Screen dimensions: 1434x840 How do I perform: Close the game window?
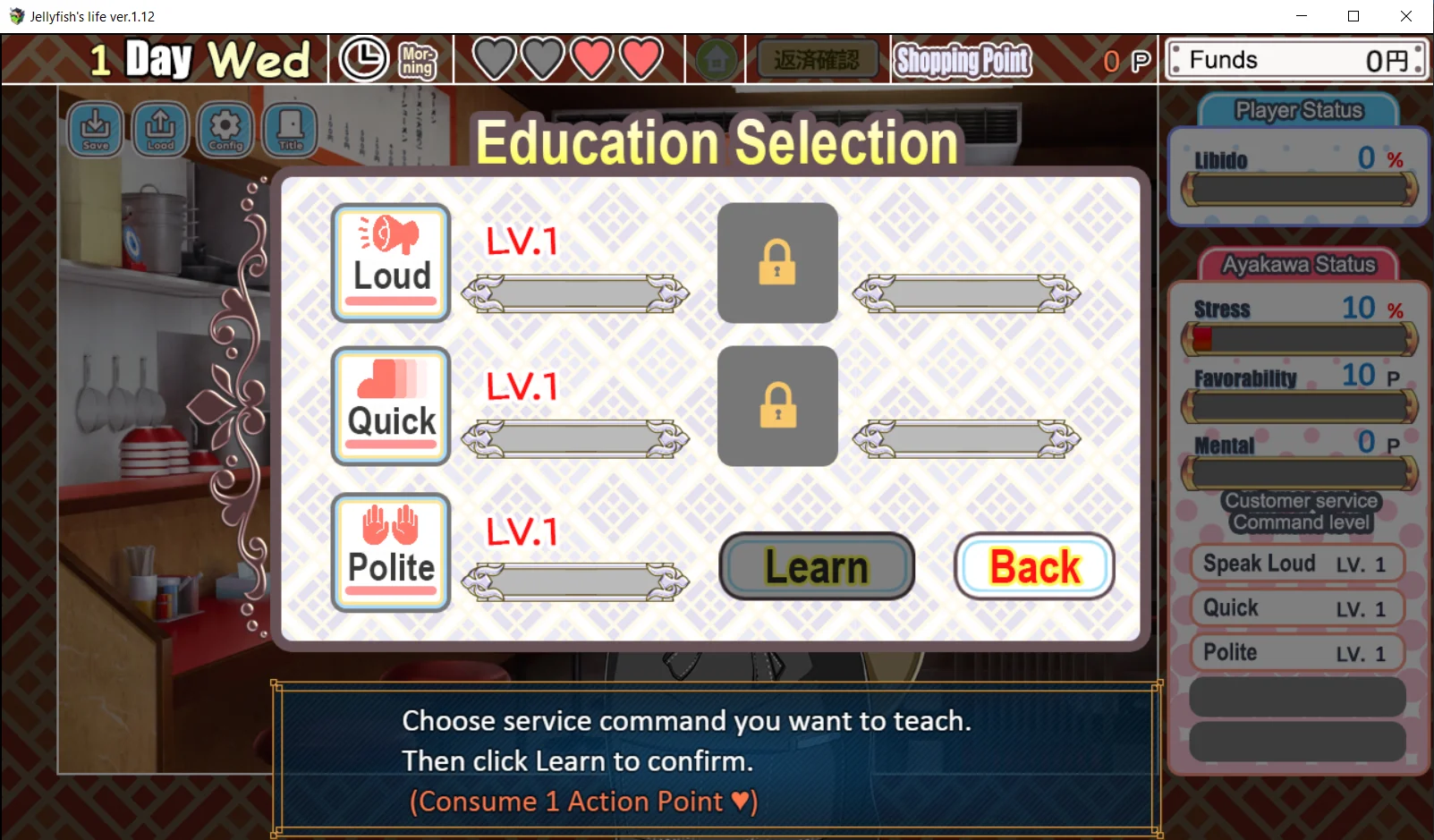(x=1406, y=16)
